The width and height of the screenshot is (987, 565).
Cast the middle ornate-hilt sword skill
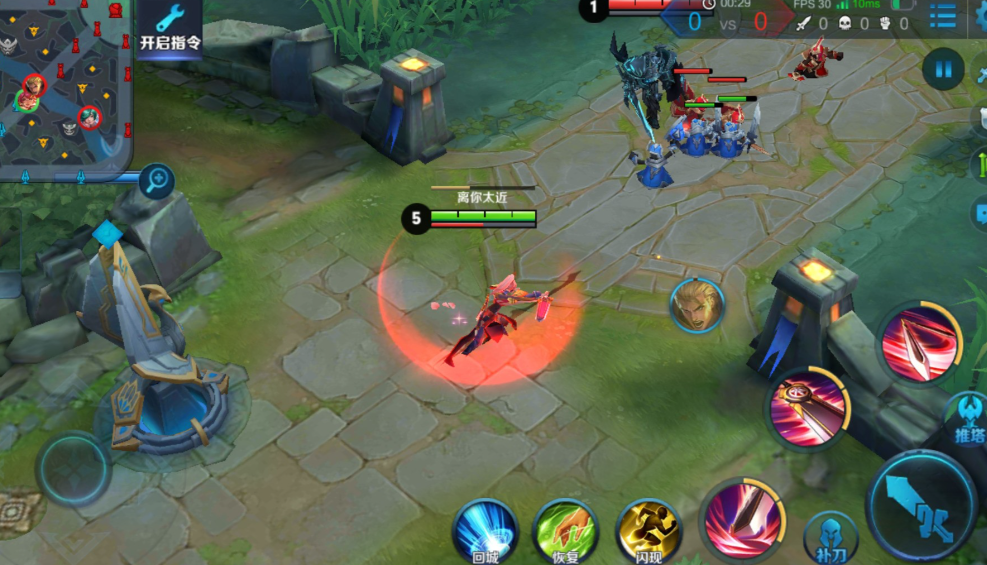pos(808,410)
